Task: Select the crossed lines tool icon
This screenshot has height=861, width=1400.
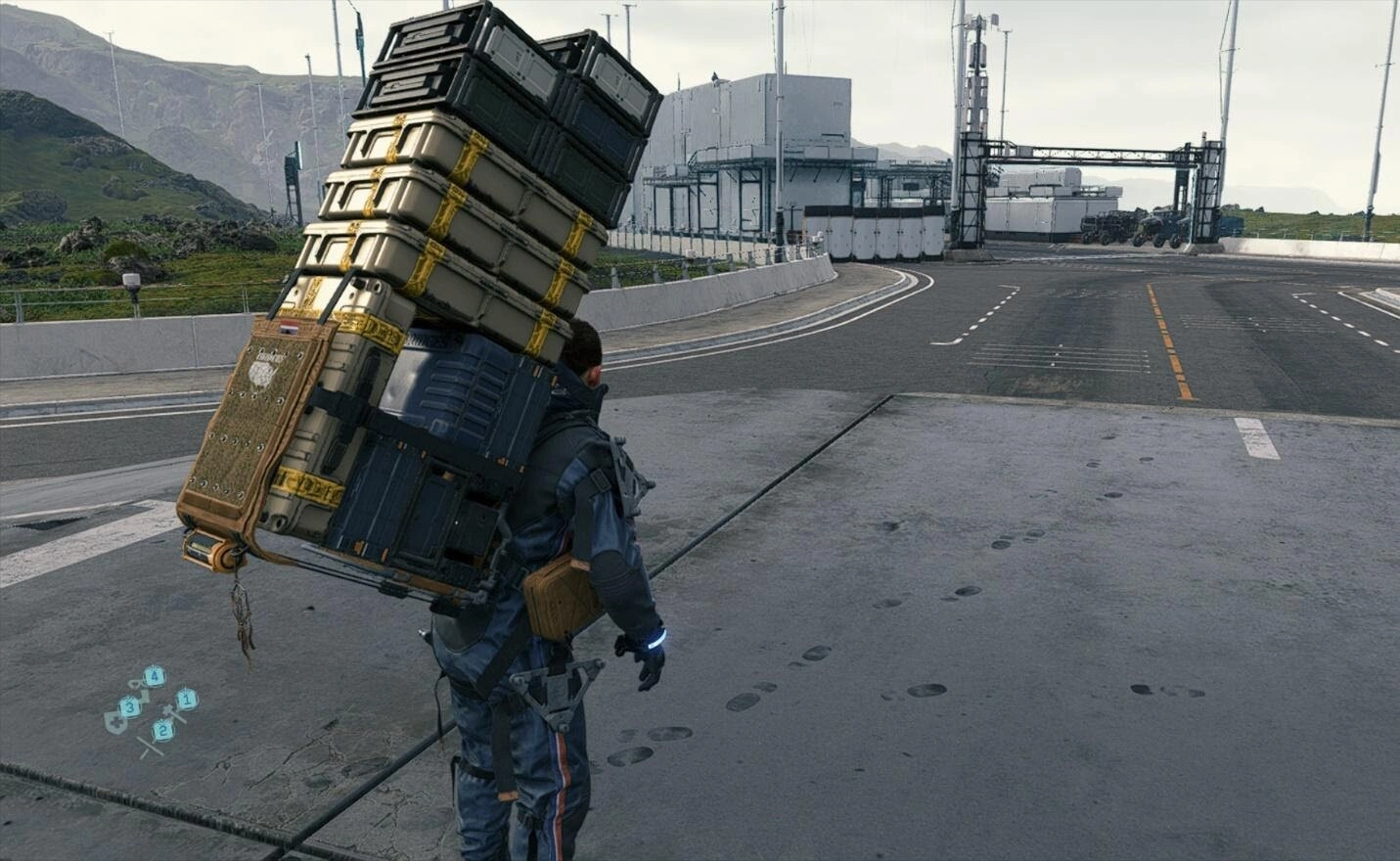Action: point(149,746)
